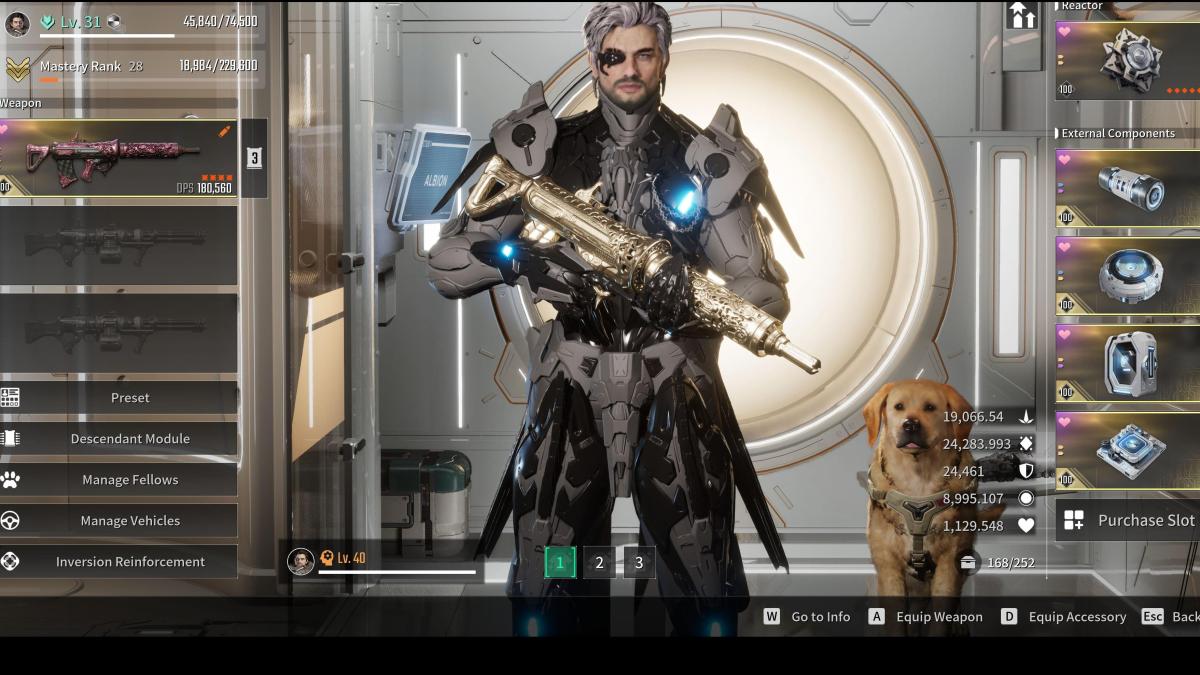The image size is (1200, 675).
Task: Select the circuit board external component slot
Action: 1128,450
